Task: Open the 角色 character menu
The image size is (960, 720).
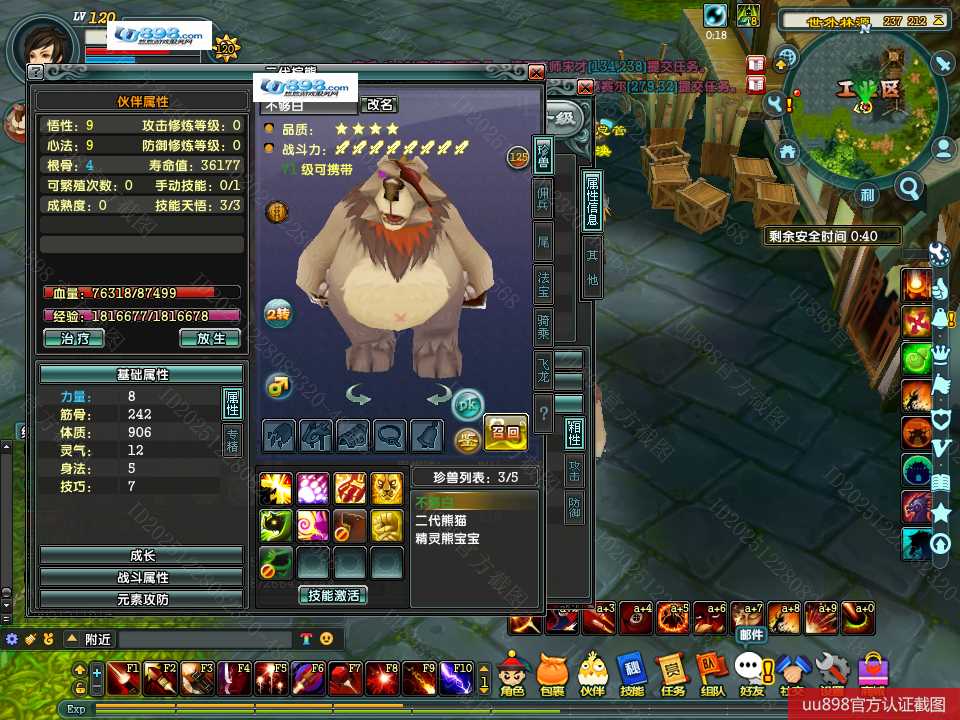Action: click(512, 673)
